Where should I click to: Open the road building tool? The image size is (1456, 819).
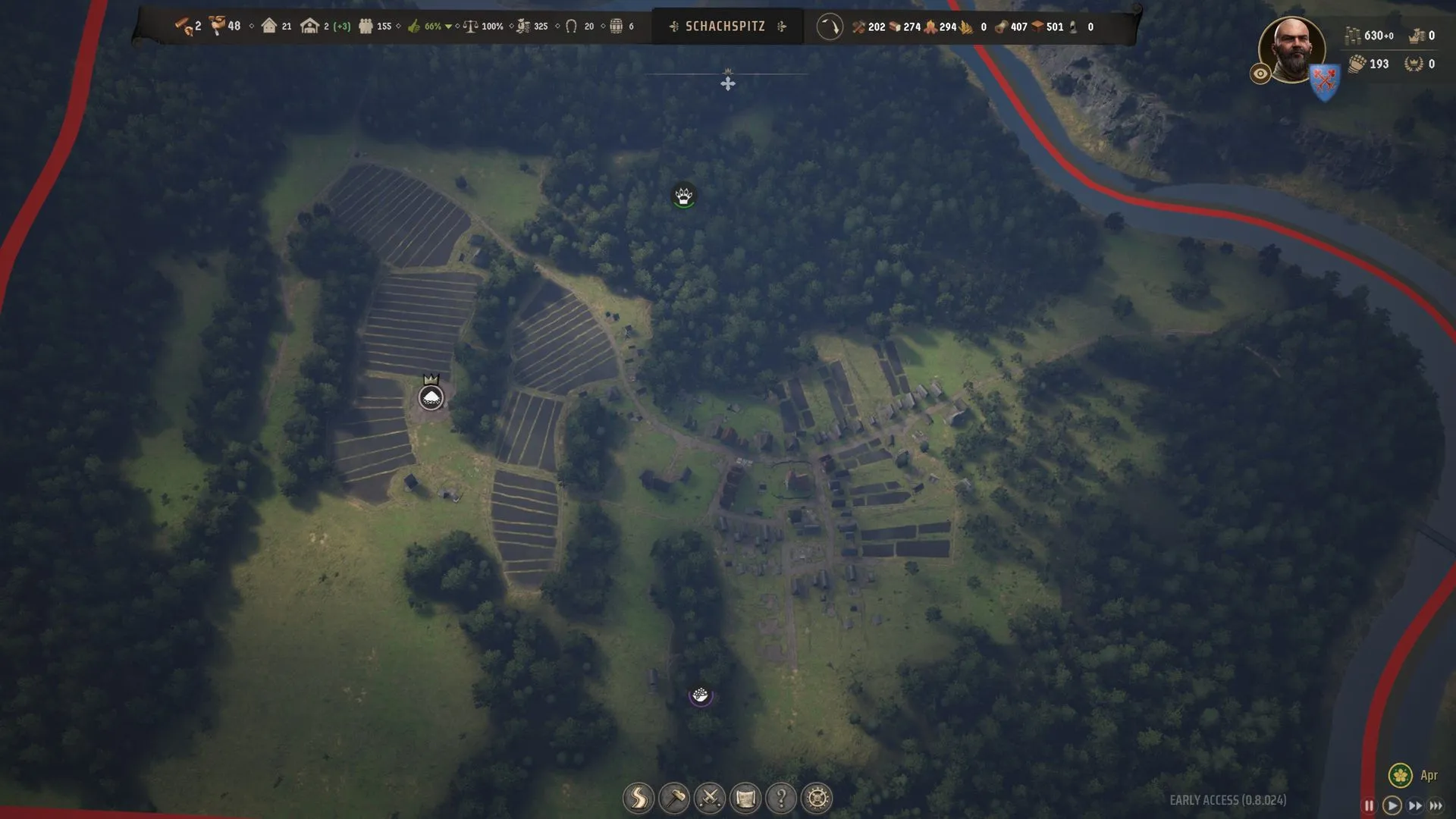click(x=638, y=798)
